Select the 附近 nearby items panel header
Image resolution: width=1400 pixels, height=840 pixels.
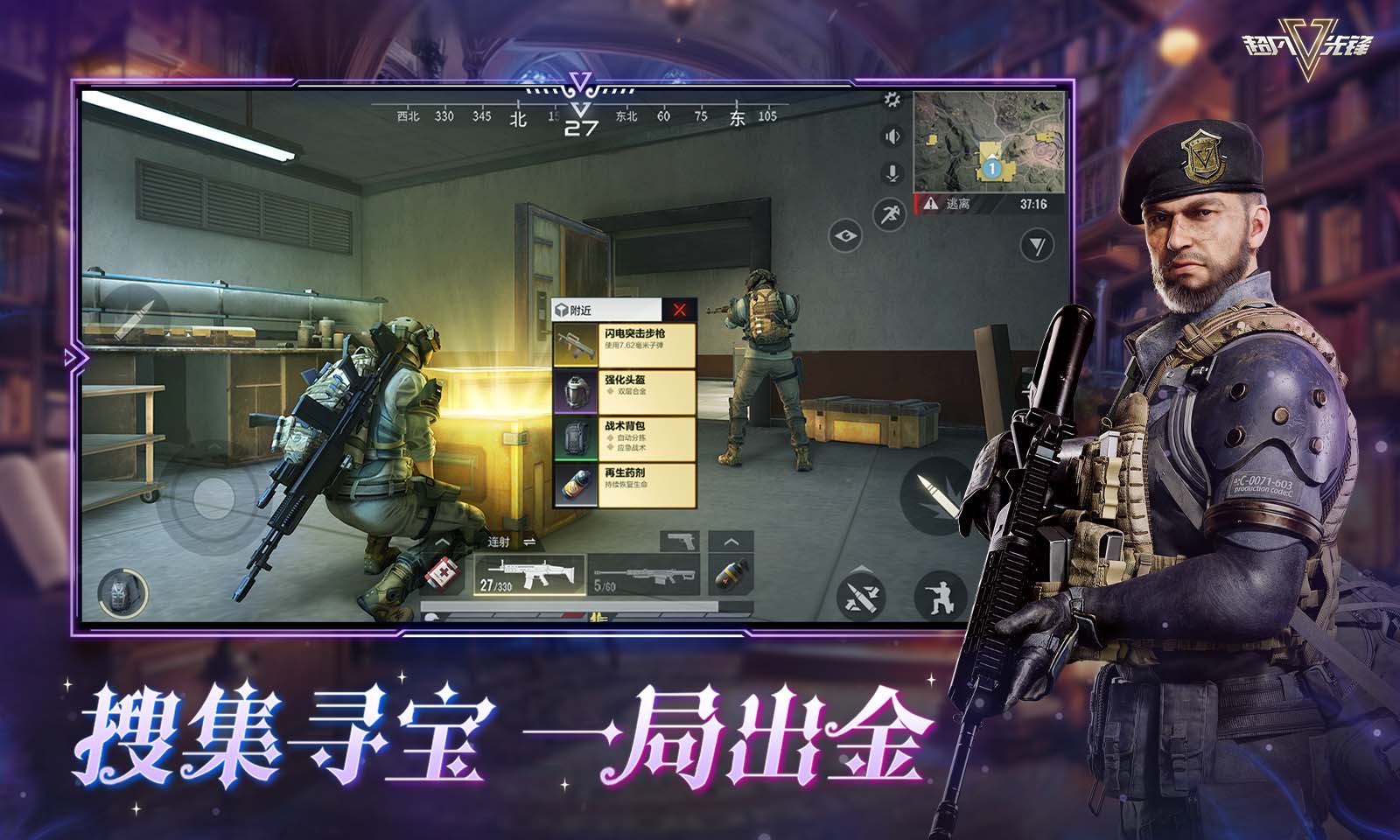click(x=577, y=308)
